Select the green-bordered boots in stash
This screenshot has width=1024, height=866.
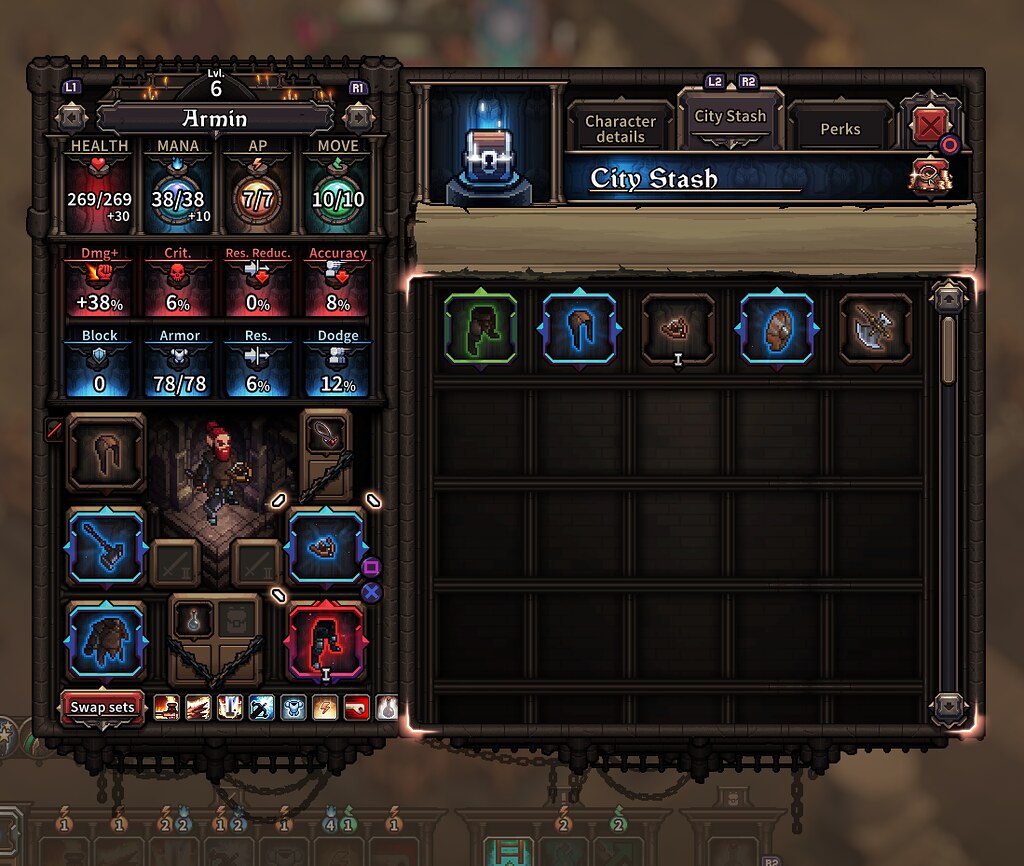pyautogui.click(x=481, y=329)
